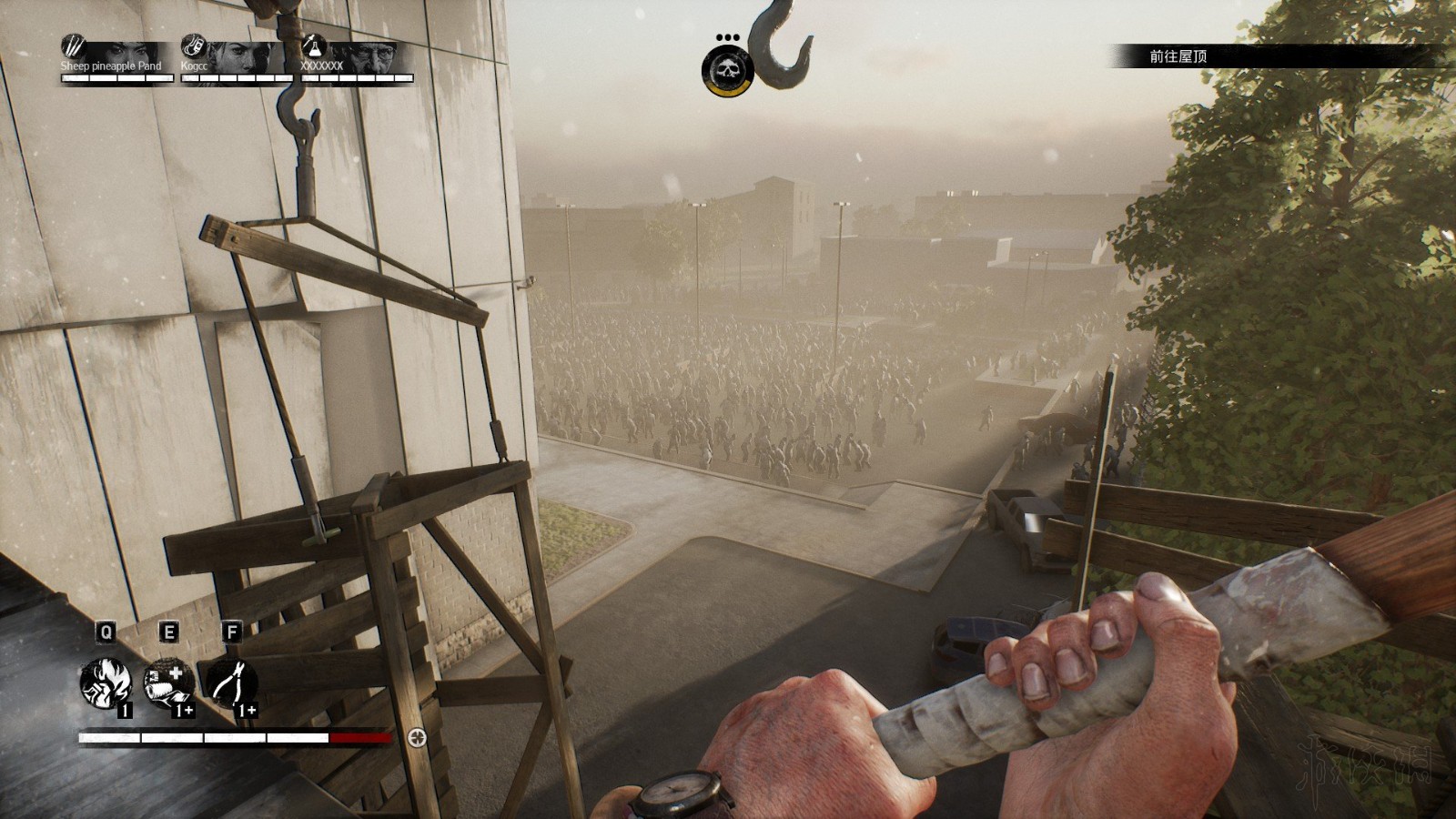Open the rooftop objective tracker

click(x=1178, y=56)
